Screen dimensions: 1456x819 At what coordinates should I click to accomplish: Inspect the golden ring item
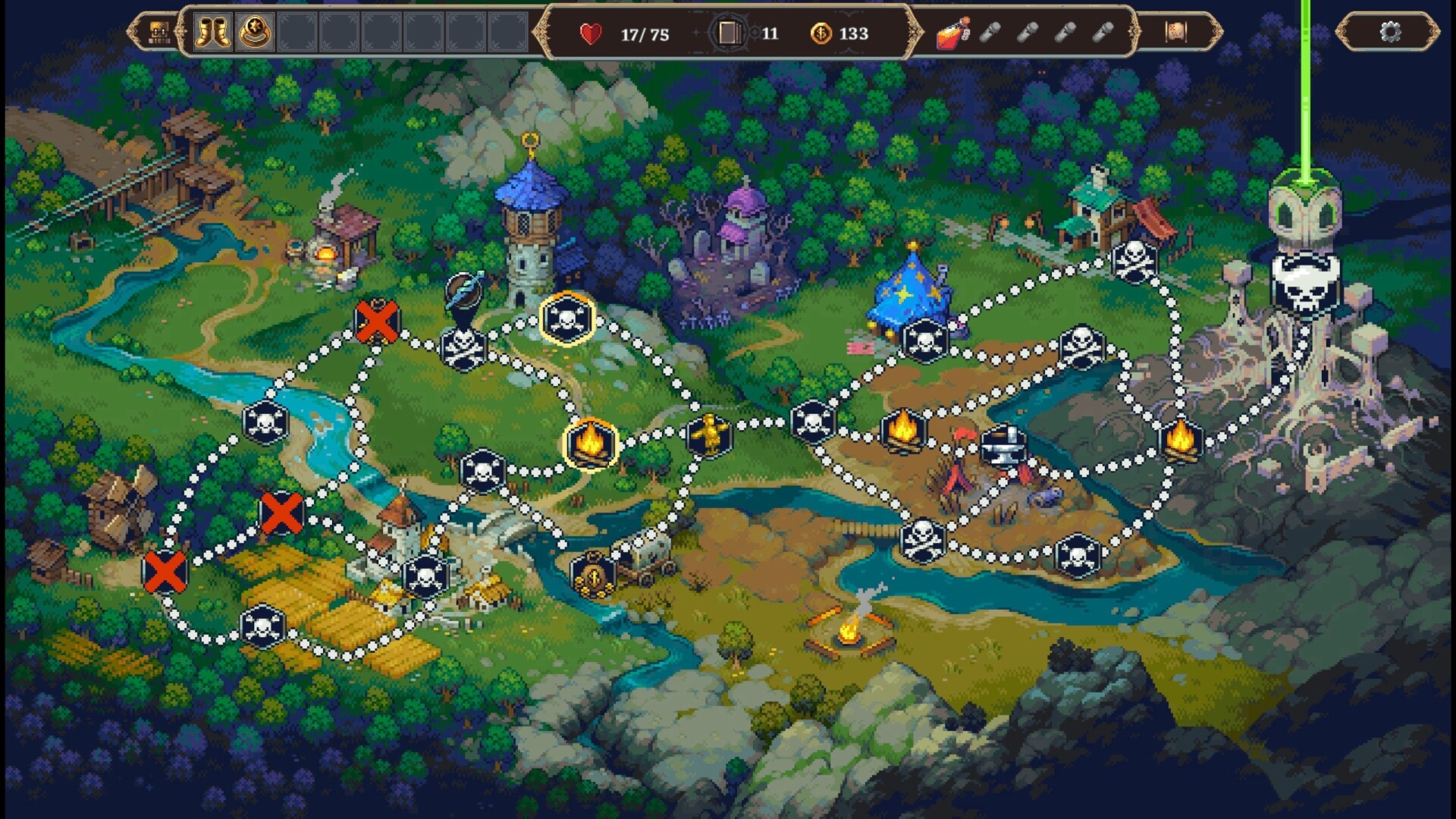[x=256, y=32]
